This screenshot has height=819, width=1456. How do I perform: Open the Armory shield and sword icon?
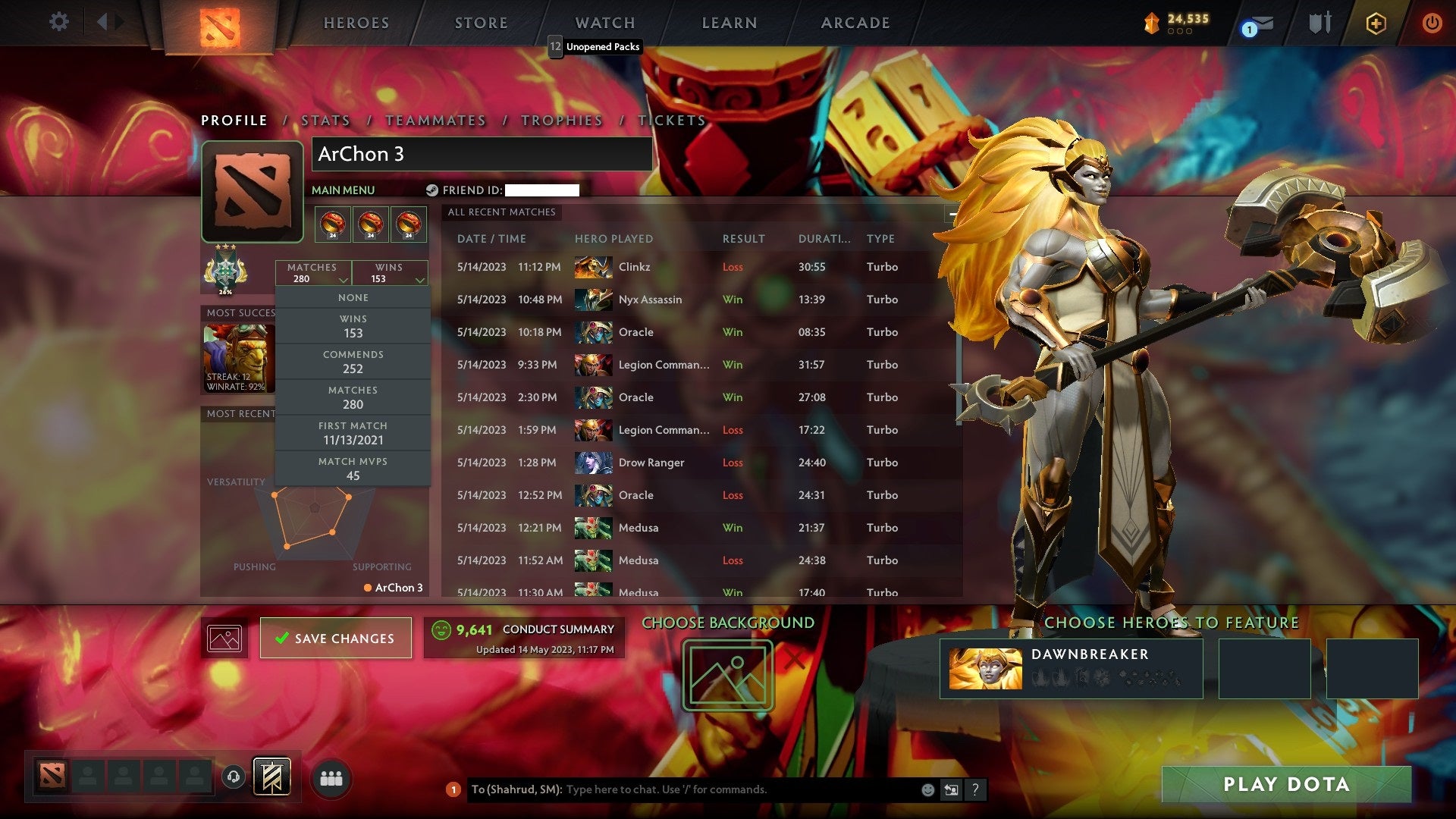pos(1319,23)
